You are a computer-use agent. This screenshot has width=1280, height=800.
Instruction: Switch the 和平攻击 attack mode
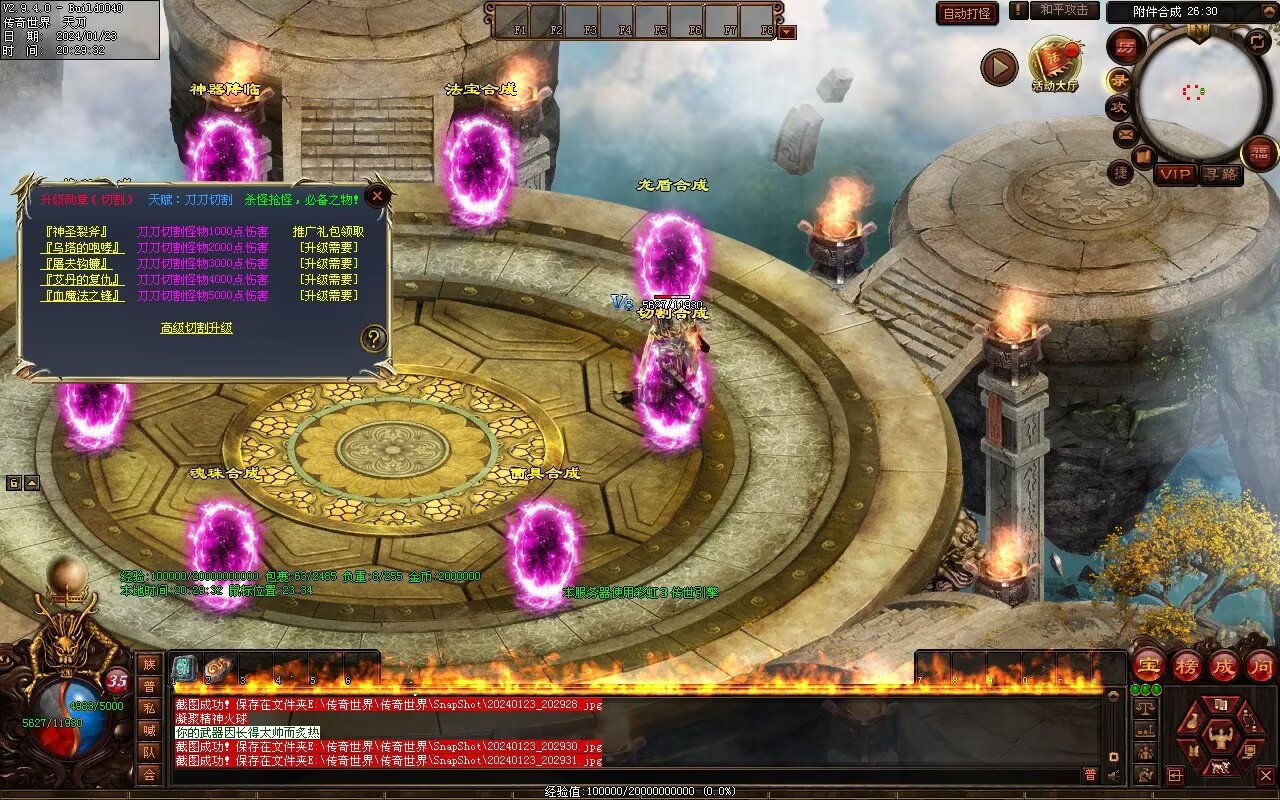point(1064,10)
